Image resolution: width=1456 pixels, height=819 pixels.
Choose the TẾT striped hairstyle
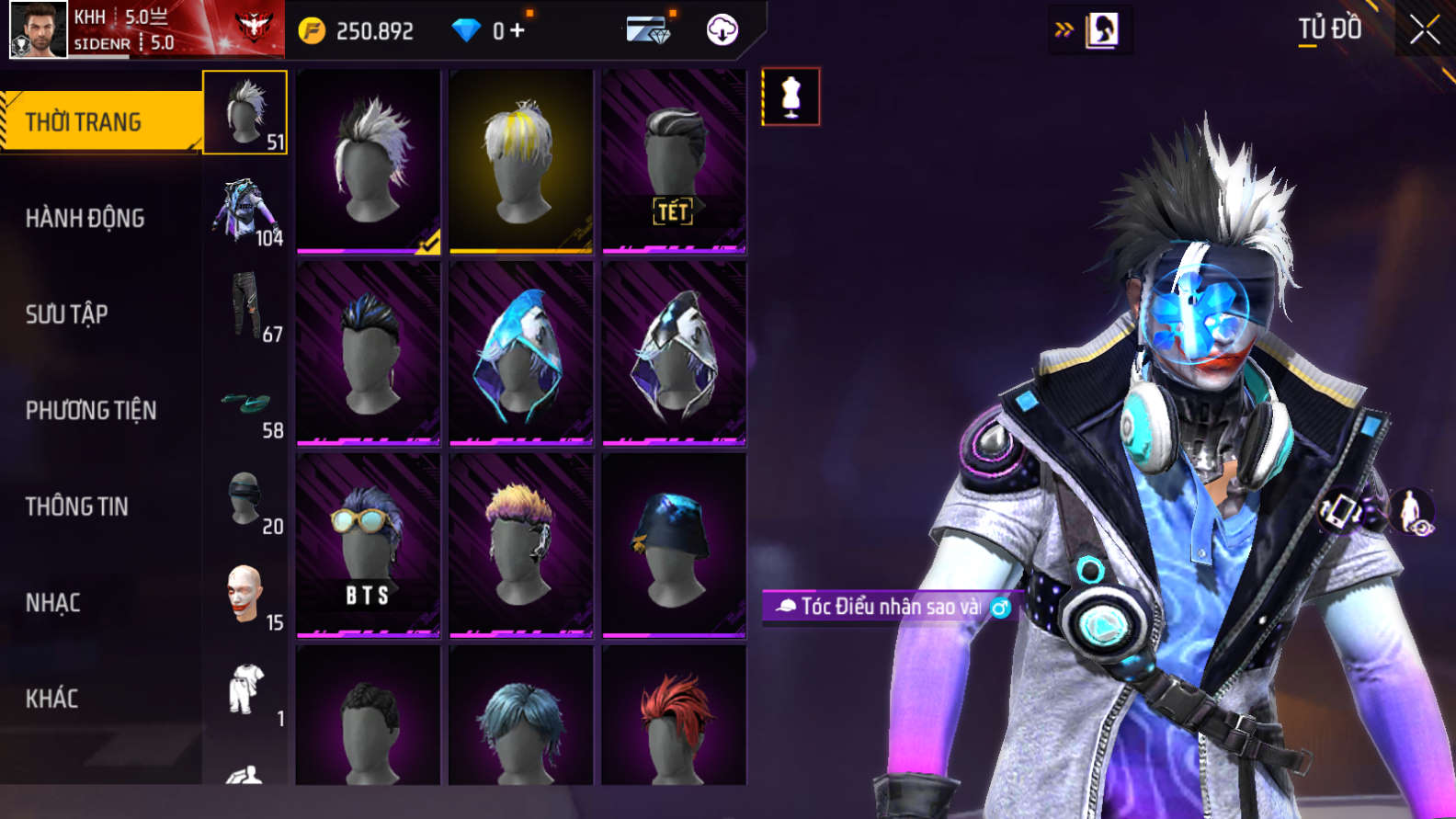tap(674, 161)
